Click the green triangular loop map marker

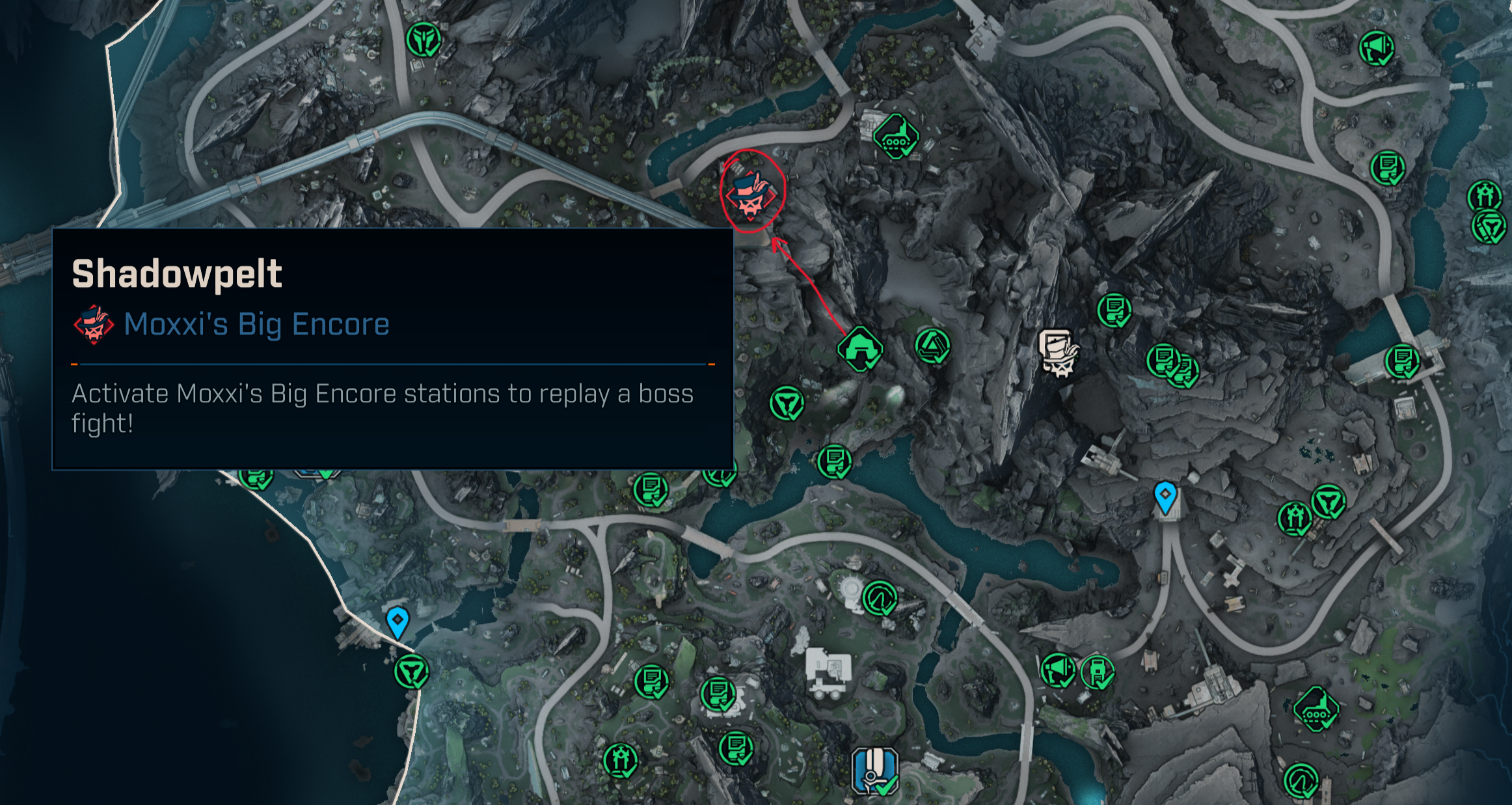click(932, 346)
